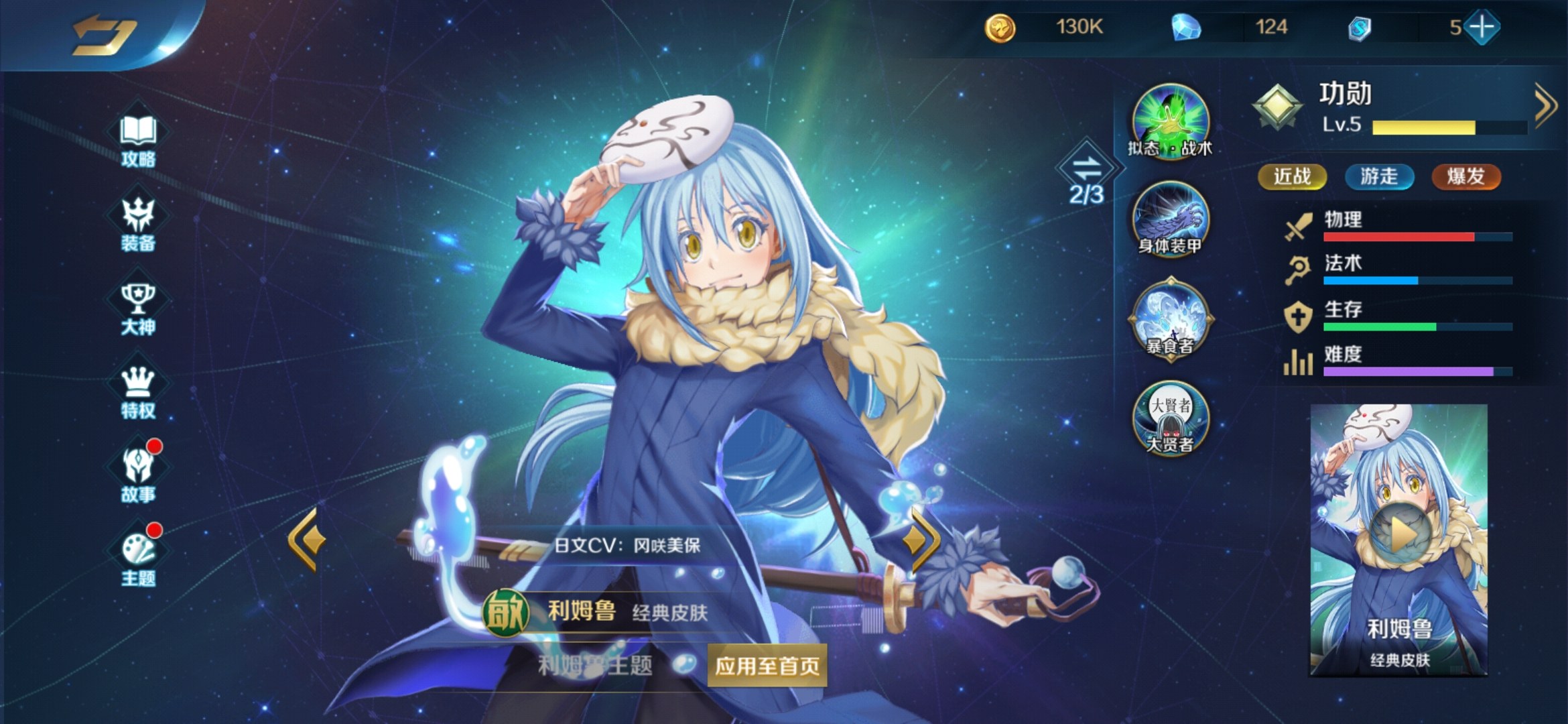Viewport: 1568px width, 724px height.
Task: Switch to the next hero arrow
Action: 922,540
